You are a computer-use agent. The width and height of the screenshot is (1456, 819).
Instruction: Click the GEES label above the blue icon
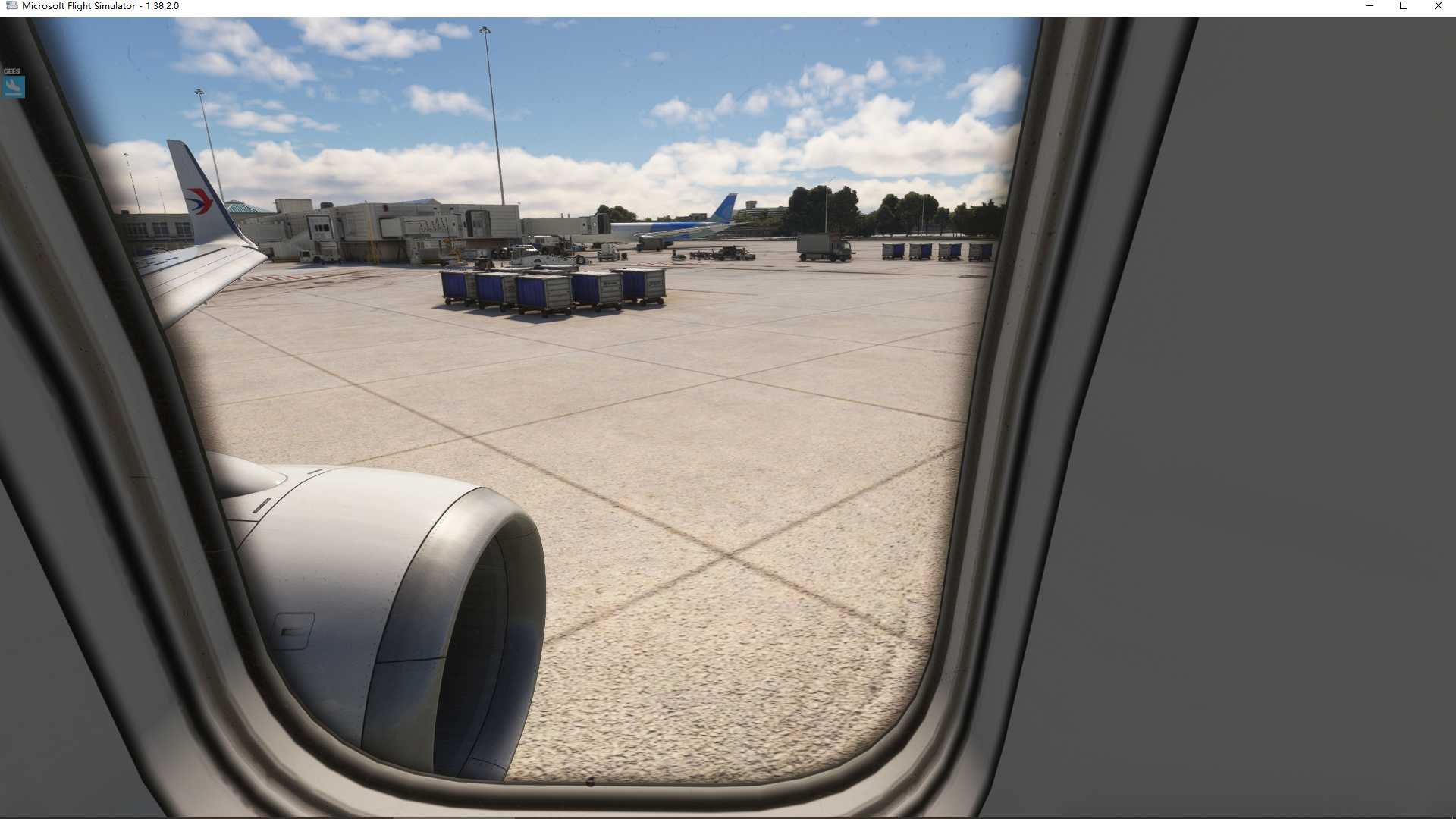point(12,70)
